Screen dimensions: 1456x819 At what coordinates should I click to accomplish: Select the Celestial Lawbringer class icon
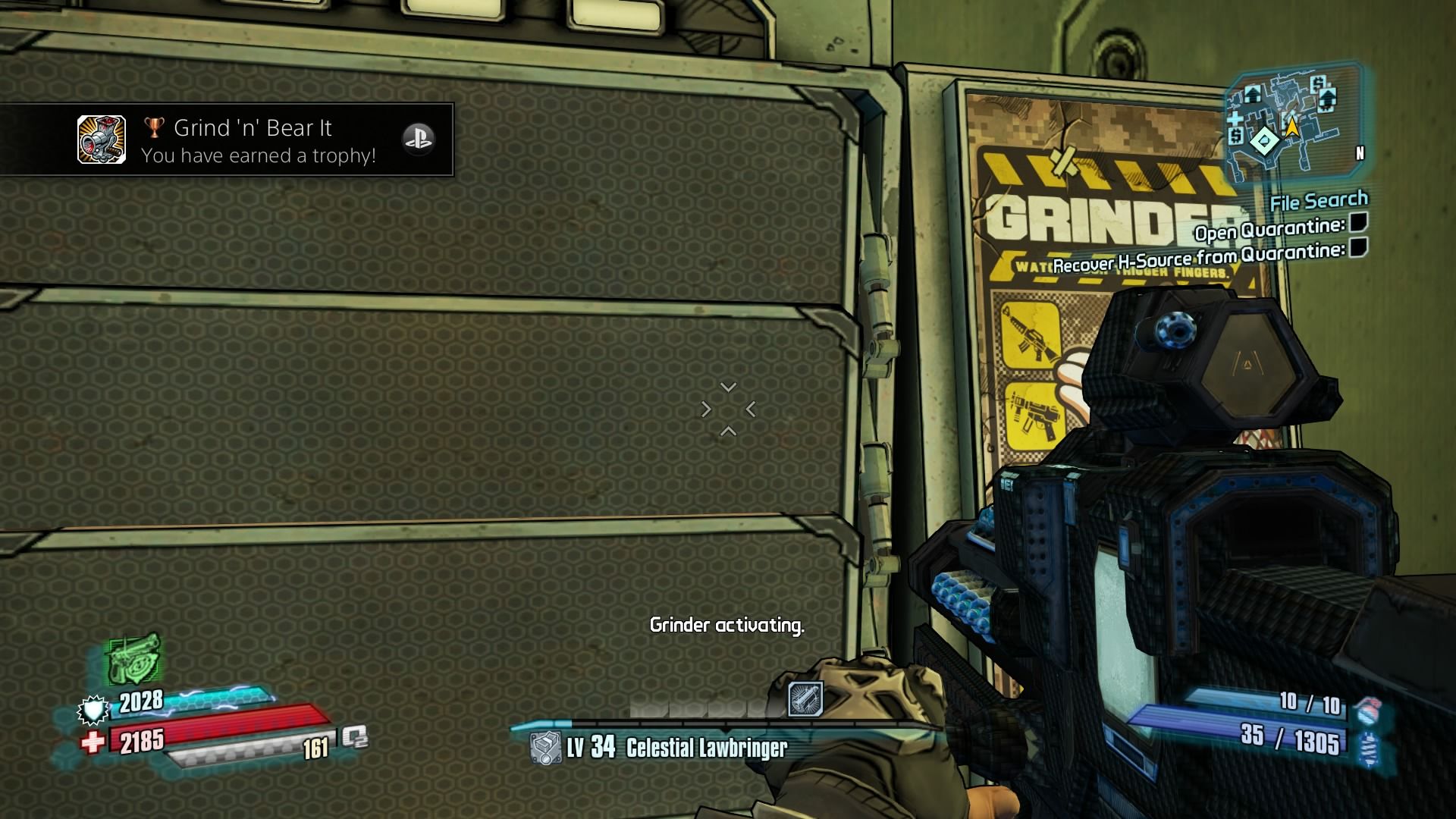(544, 748)
